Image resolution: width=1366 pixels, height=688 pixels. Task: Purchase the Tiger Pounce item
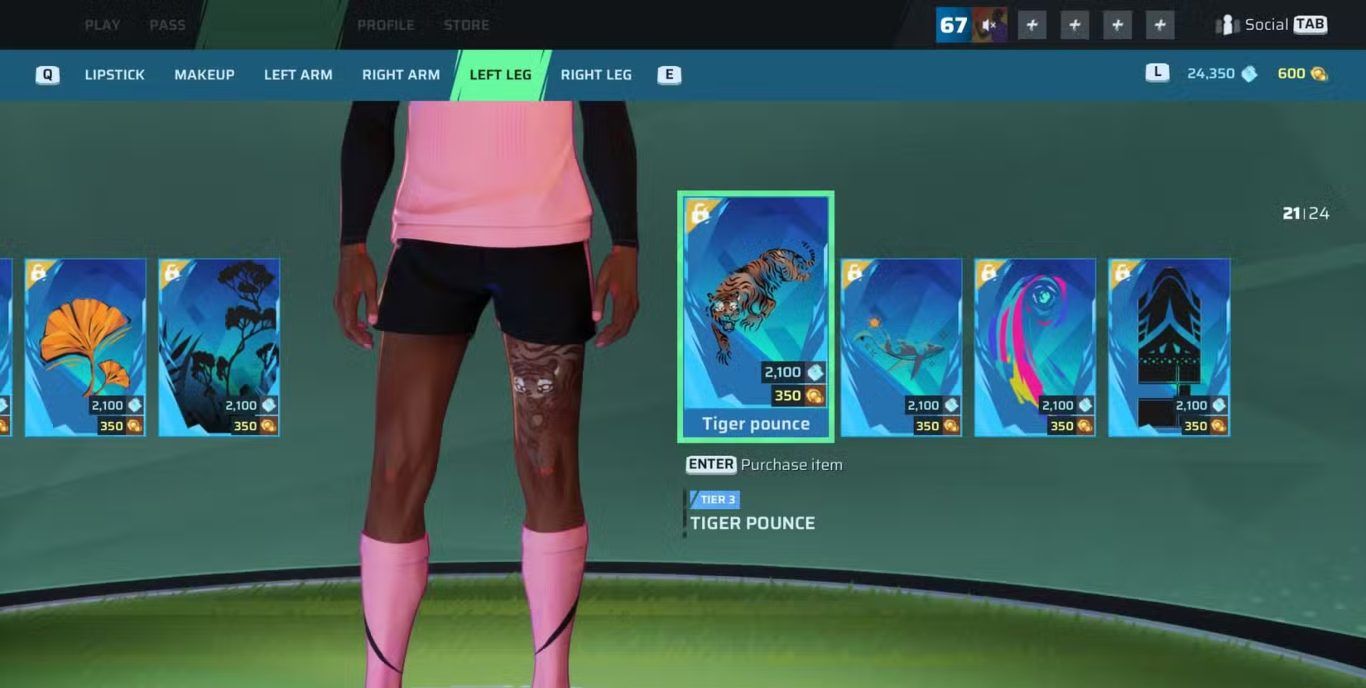click(x=765, y=465)
